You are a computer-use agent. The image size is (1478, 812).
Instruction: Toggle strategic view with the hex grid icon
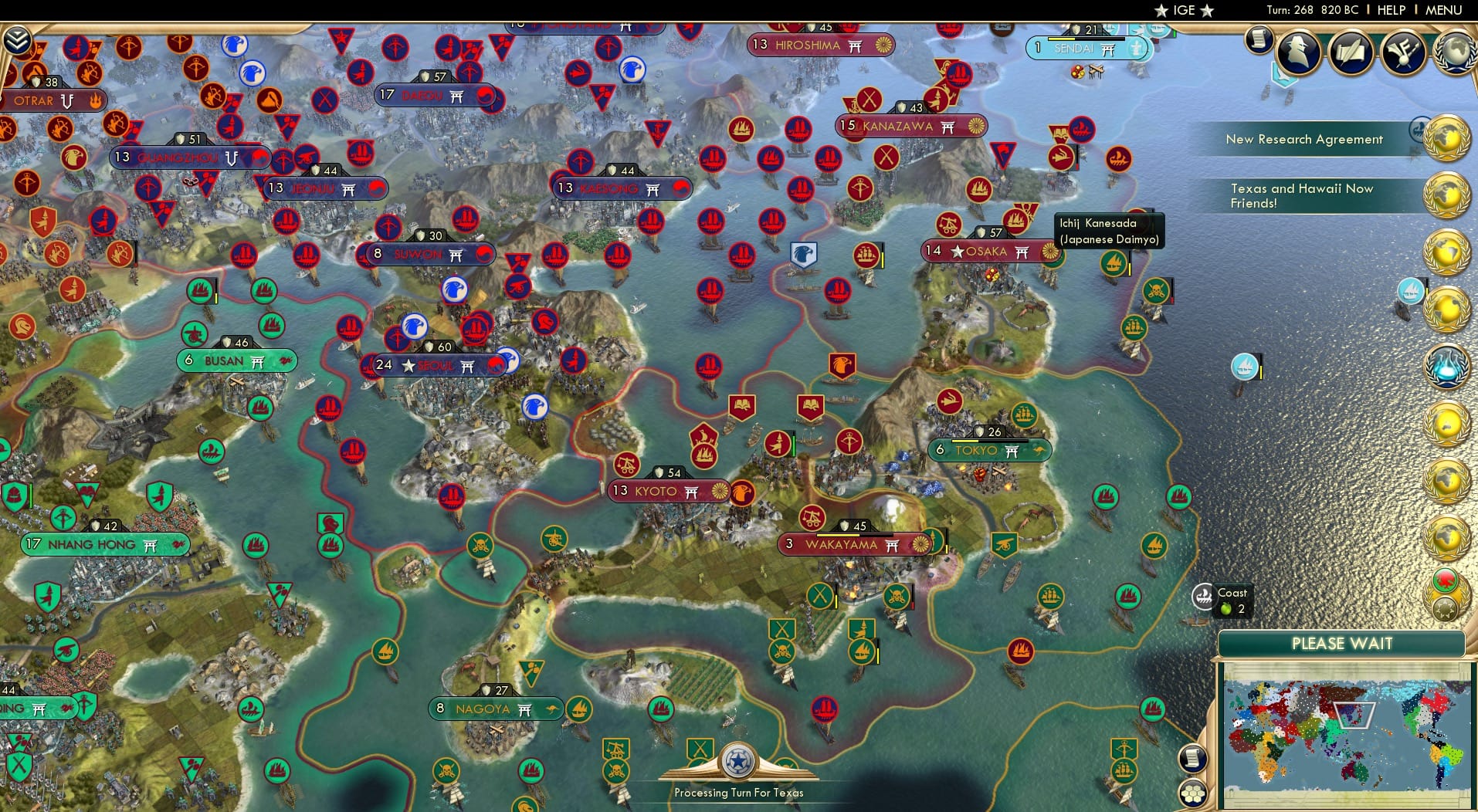(1192, 791)
